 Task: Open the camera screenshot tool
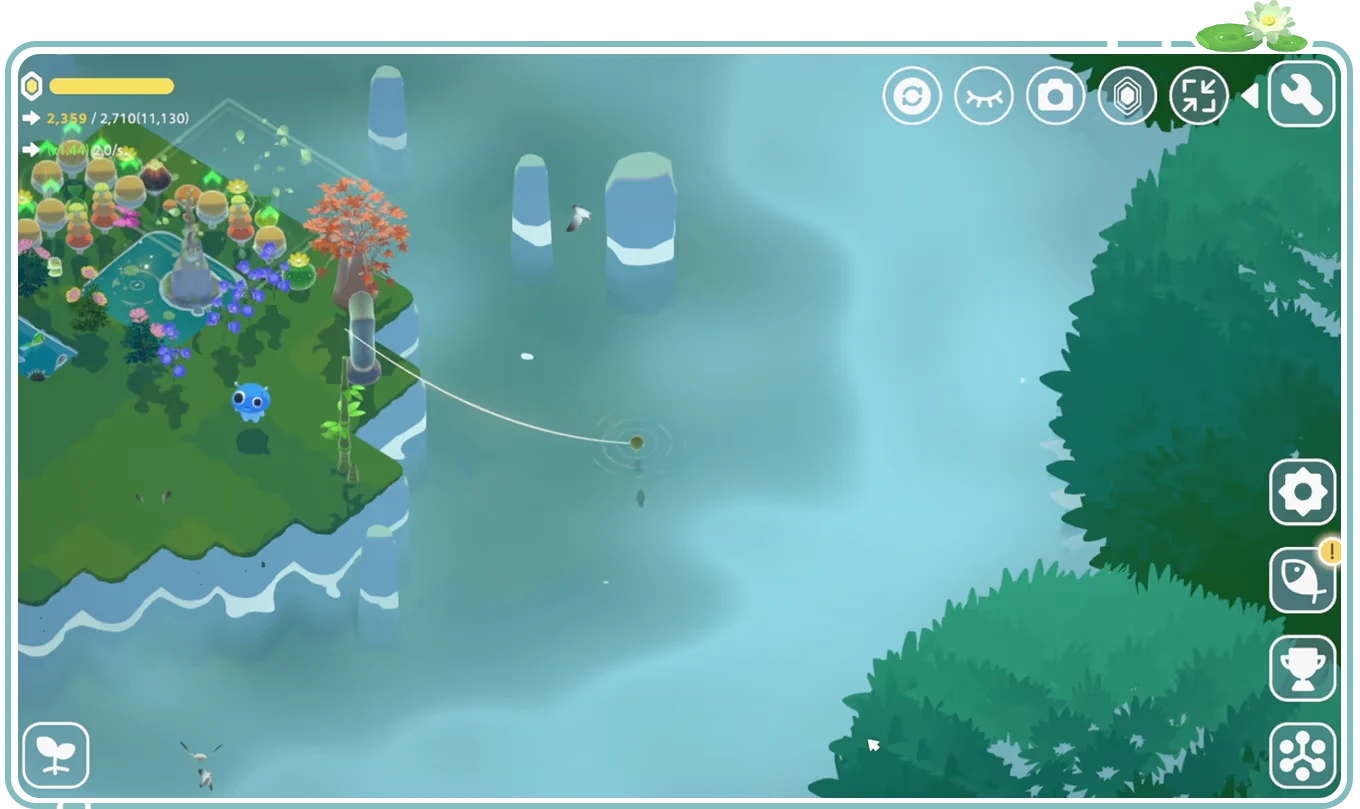click(1055, 94)
